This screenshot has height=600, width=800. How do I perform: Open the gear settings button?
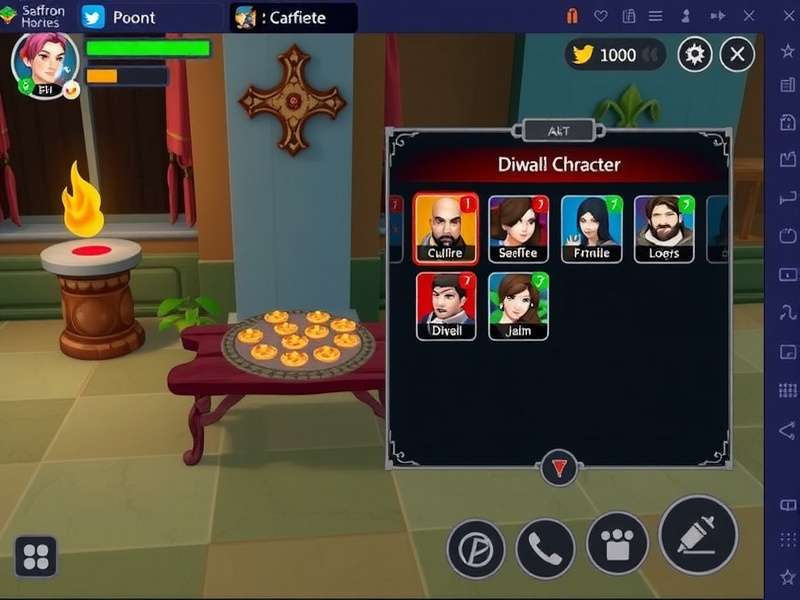[695, 54]
